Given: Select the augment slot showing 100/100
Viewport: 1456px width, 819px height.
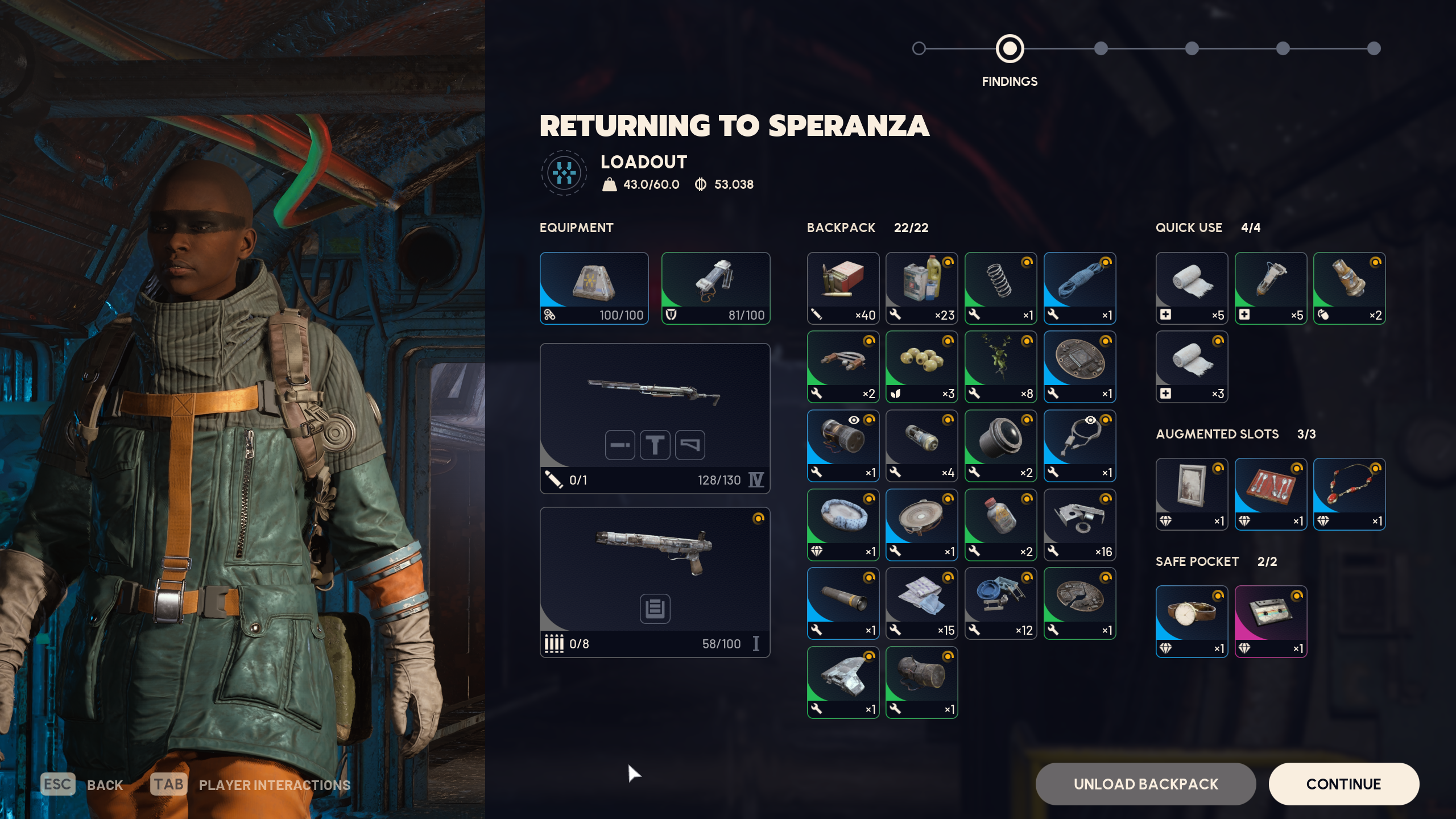Looking at the screenshot, I should pyautogui.click(x=594, y=288).
